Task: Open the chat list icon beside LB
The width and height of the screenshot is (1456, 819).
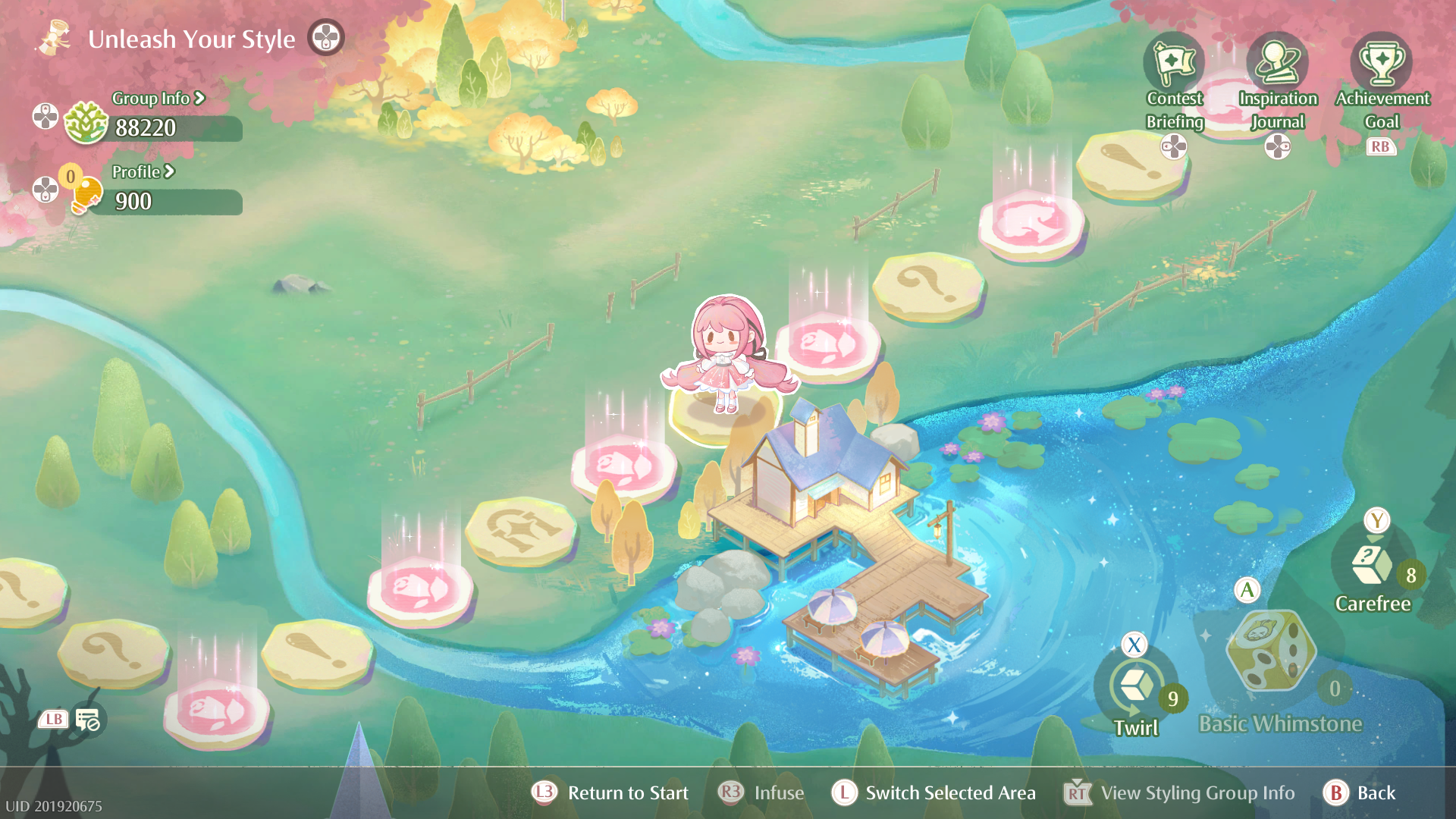Action: tap(88, 720)
